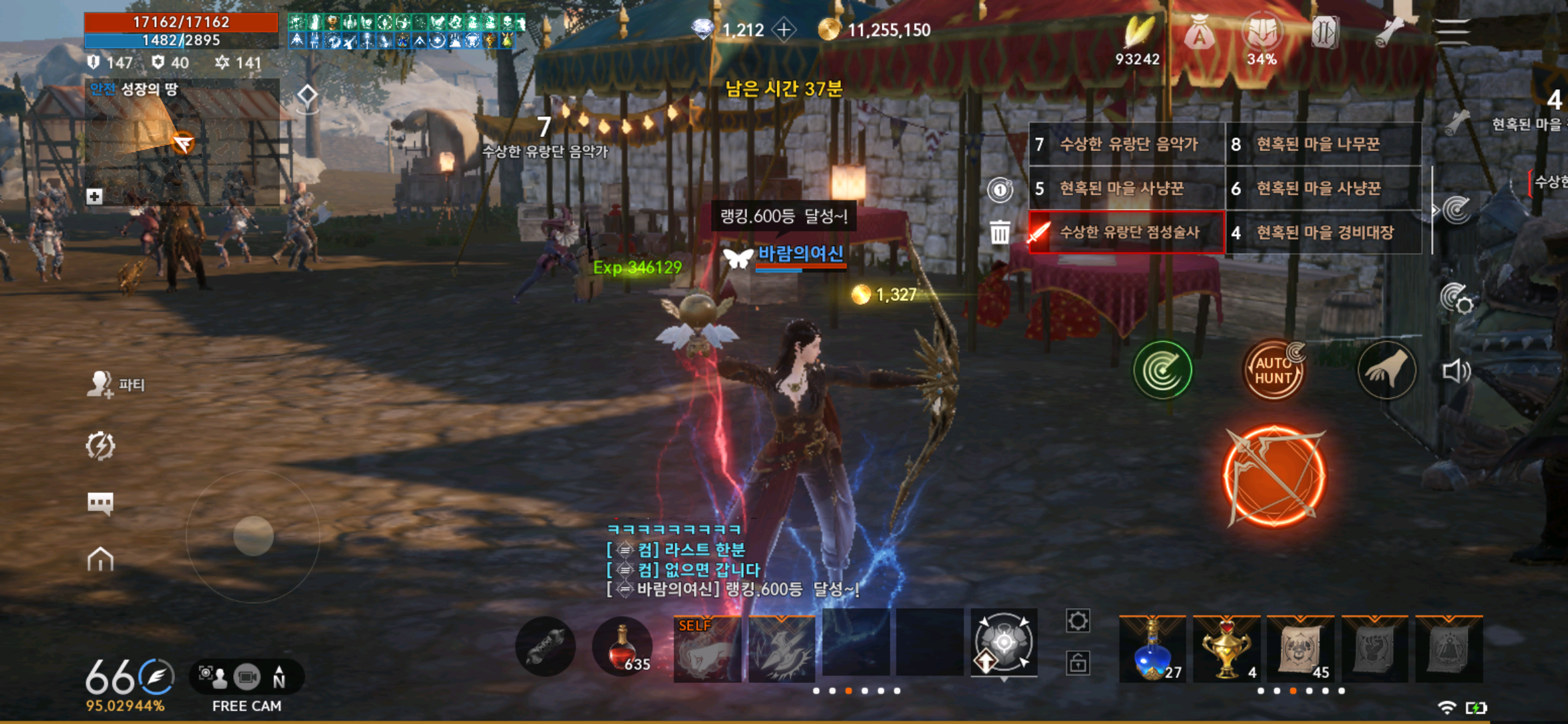Tap the trash icon to clear quest targets
The height and width of the screenshot is (724, 1568).
click(1001, 231)
